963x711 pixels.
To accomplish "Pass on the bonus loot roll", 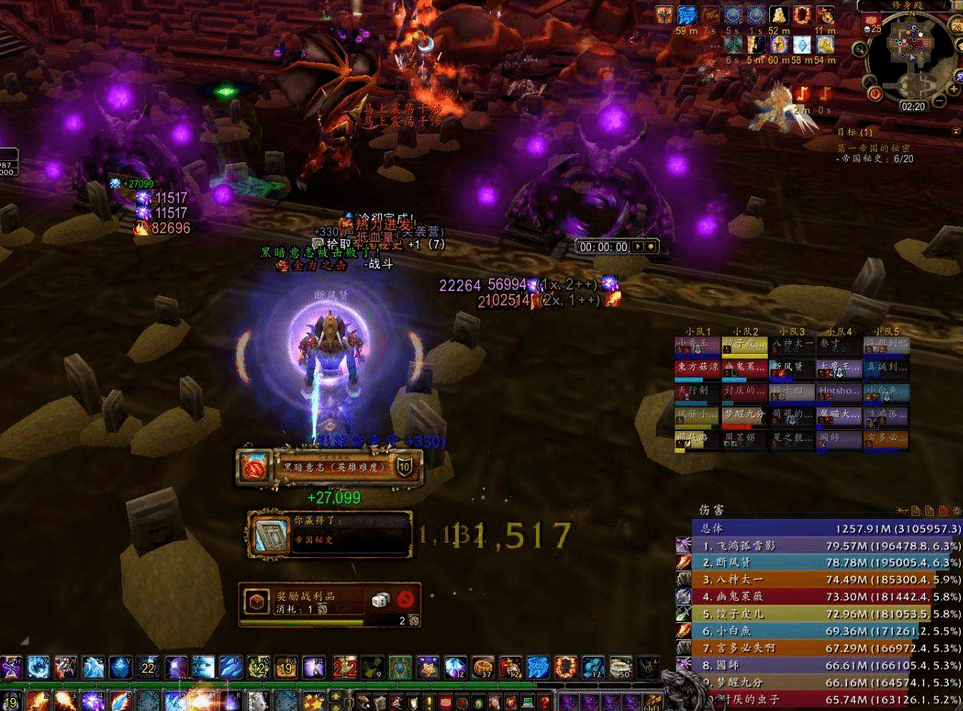I will coord(406,599).
